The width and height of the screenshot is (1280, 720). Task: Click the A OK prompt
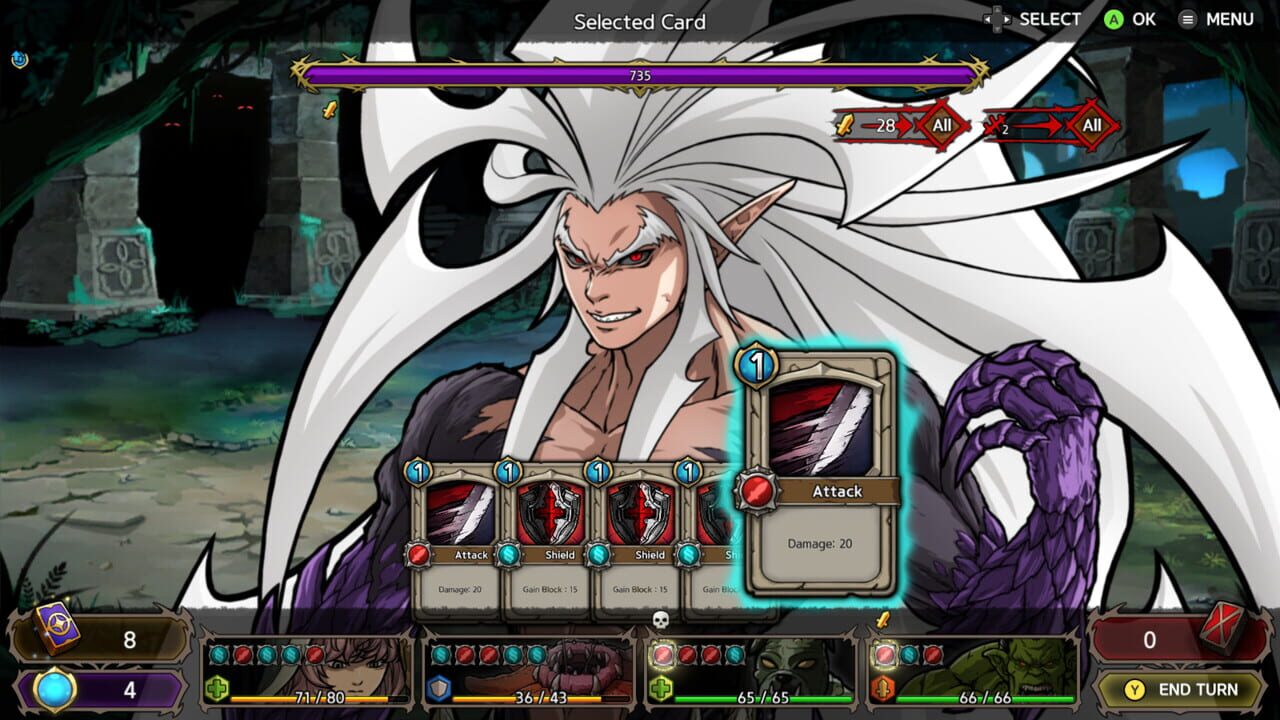click(x=1128, y=18)
